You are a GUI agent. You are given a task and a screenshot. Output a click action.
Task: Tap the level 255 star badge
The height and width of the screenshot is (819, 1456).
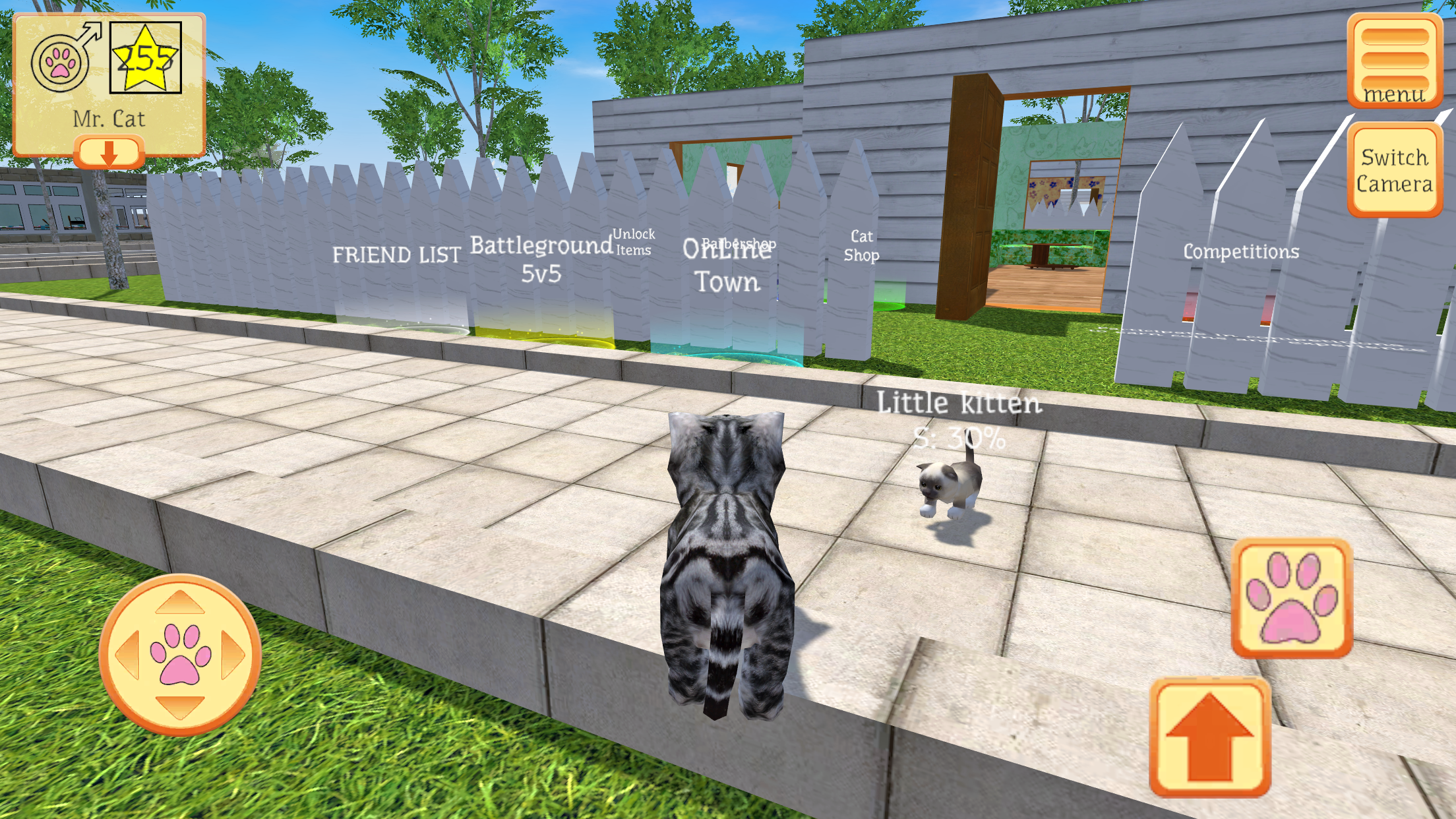pos(144,56)
